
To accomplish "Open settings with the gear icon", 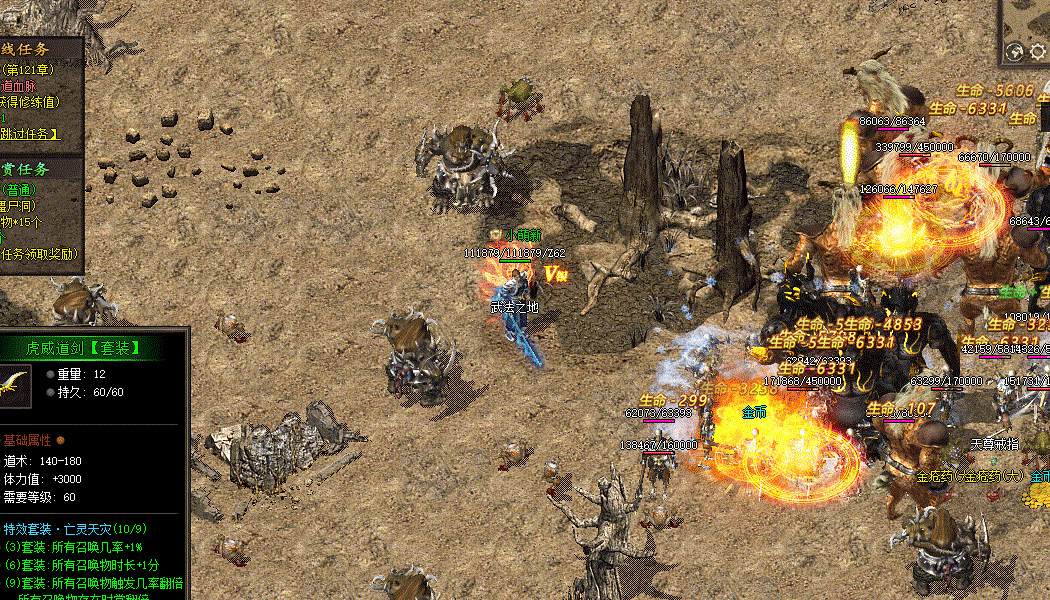I will pyautogui.click(x=1038, y=51).
